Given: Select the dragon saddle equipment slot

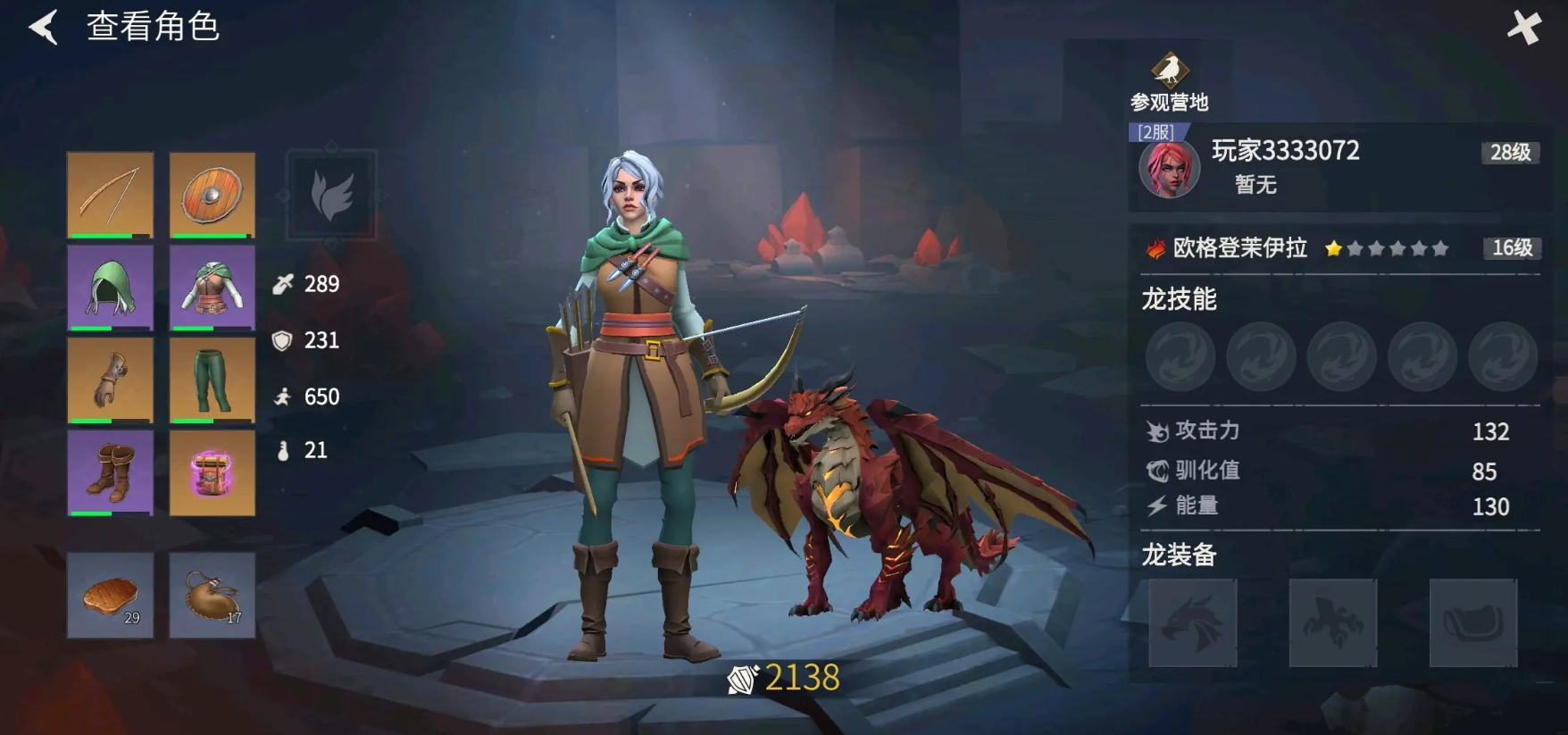Looking at the screenshot, I should (1472, 622).
